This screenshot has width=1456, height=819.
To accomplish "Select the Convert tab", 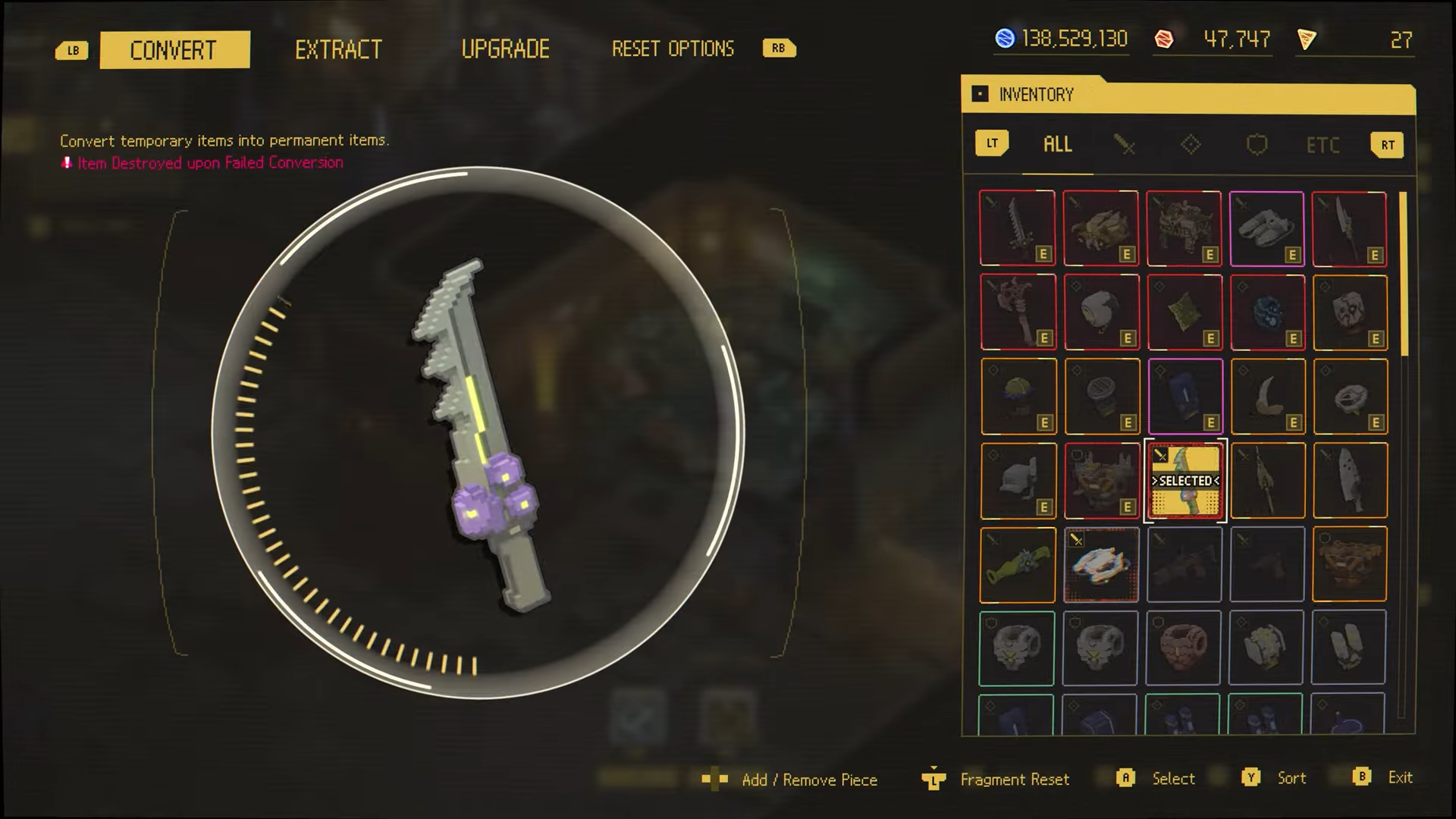I will (174, 50).
